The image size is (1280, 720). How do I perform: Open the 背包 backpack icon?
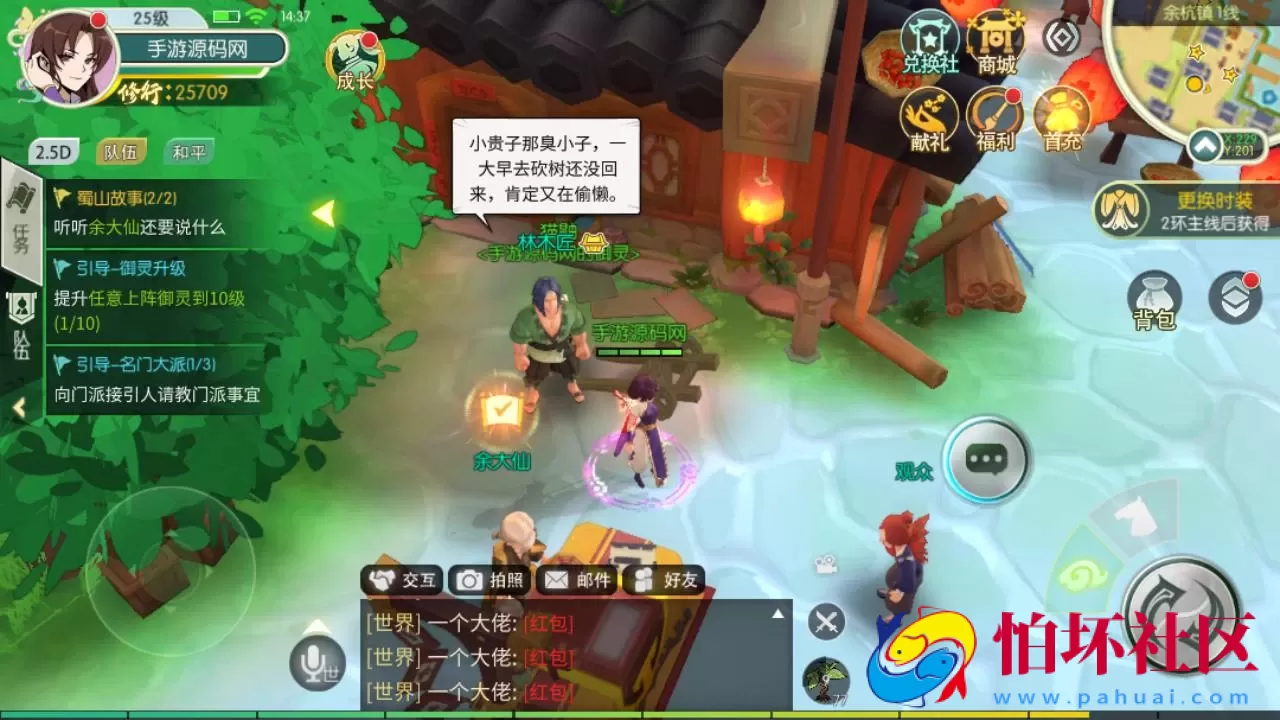pos(1157,297)
